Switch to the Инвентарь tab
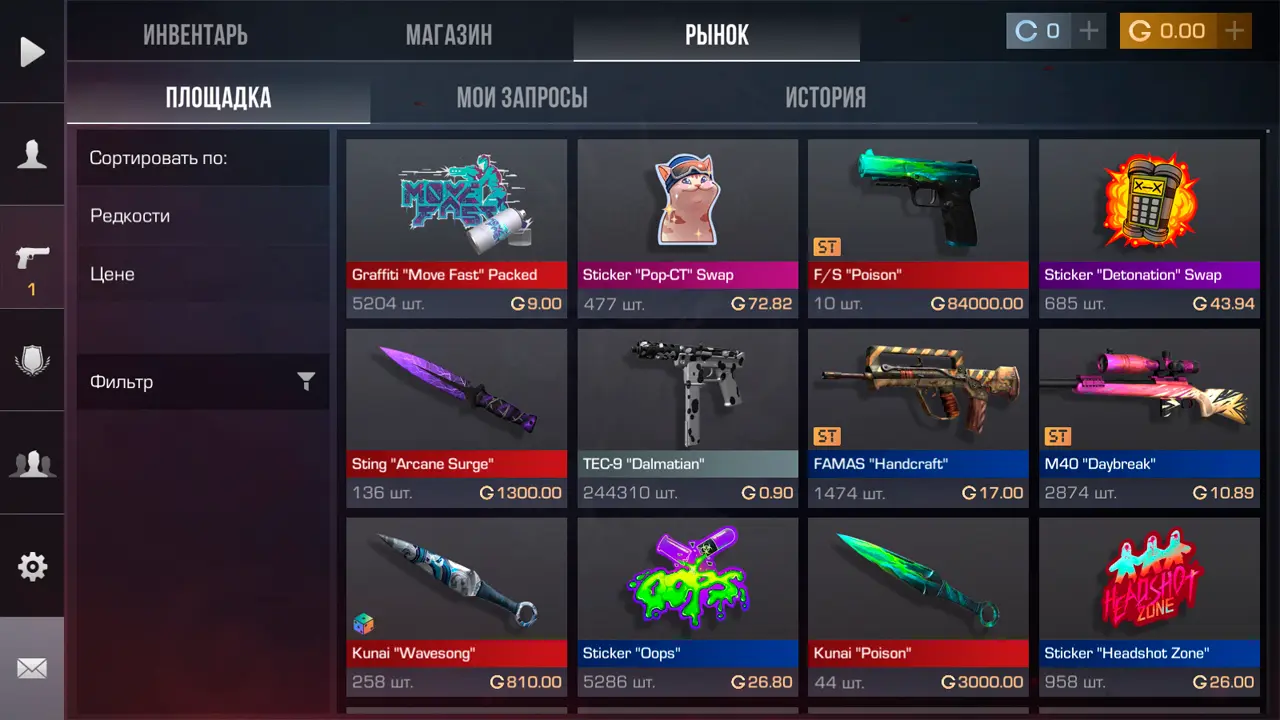The width and height of the screenshot is (1280, 720). (x=195, y=35)
